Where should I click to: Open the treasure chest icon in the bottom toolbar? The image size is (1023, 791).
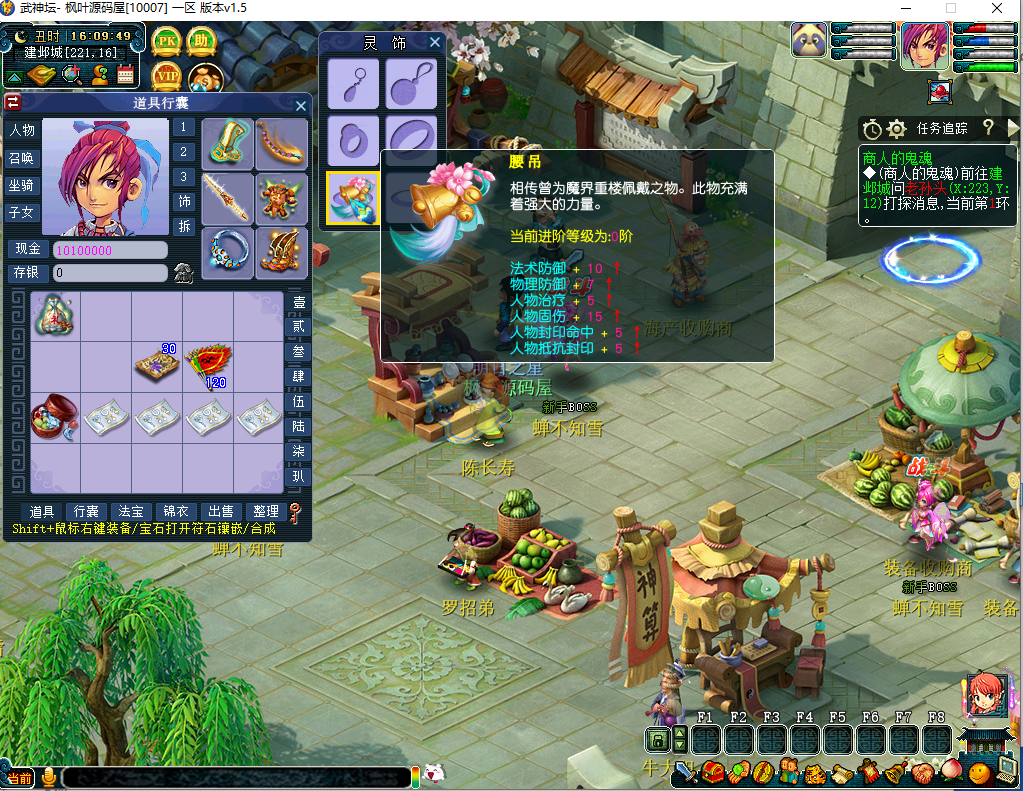[x=713, y=771]
